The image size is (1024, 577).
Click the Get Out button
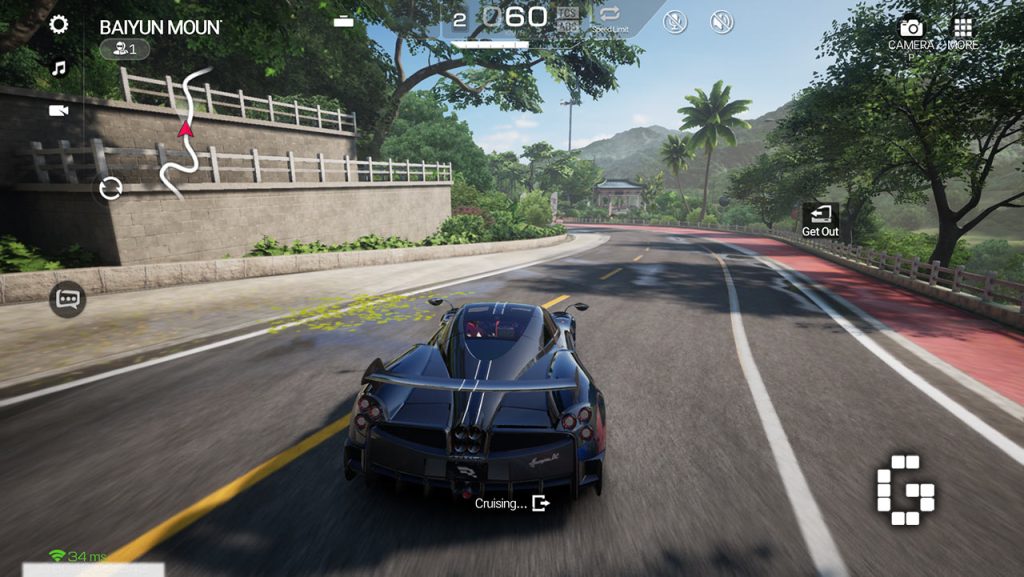pyautogui.click(x=820, y=220)
